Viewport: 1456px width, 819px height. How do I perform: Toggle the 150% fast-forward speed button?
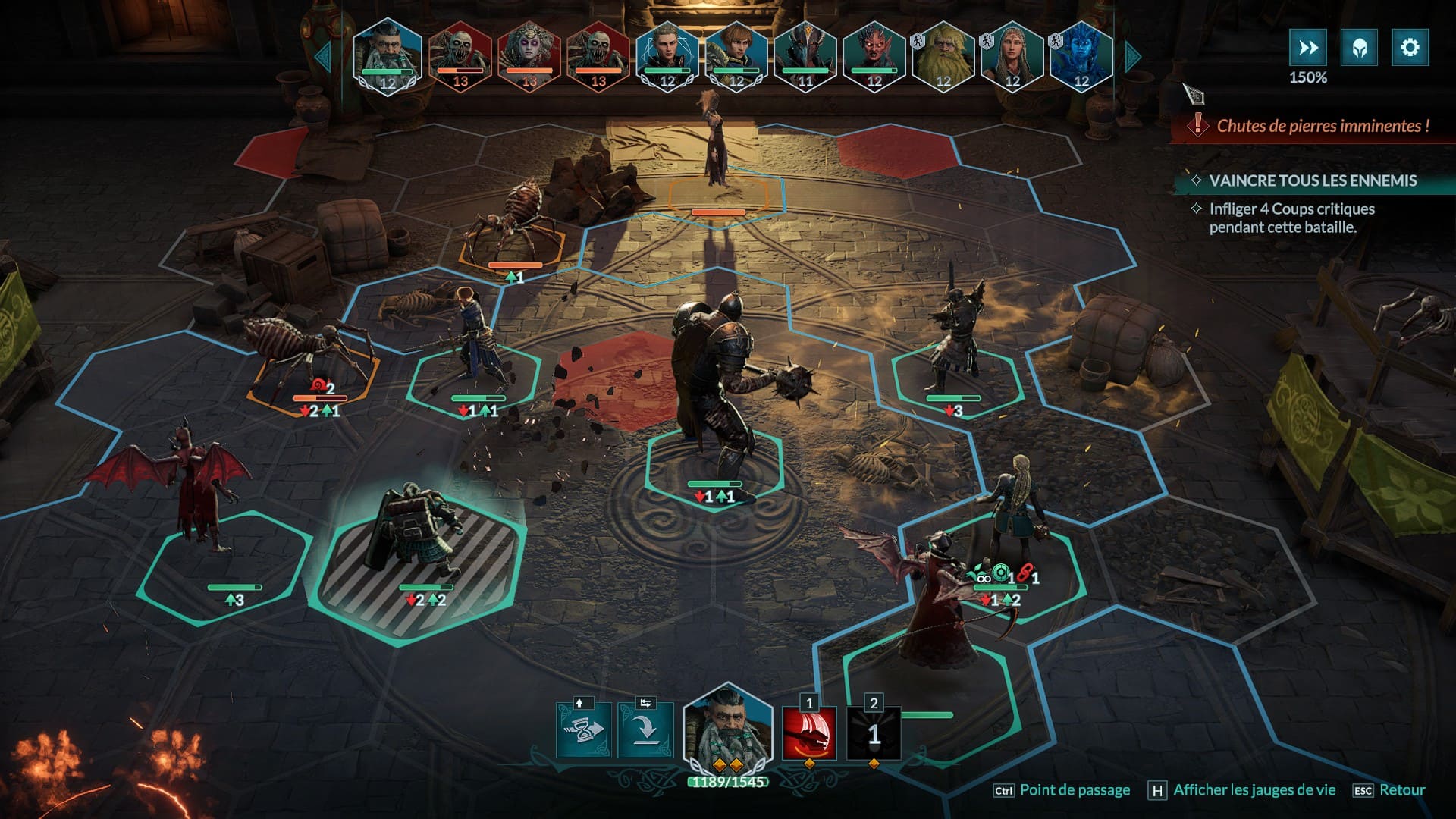(x=1307, y=48)
